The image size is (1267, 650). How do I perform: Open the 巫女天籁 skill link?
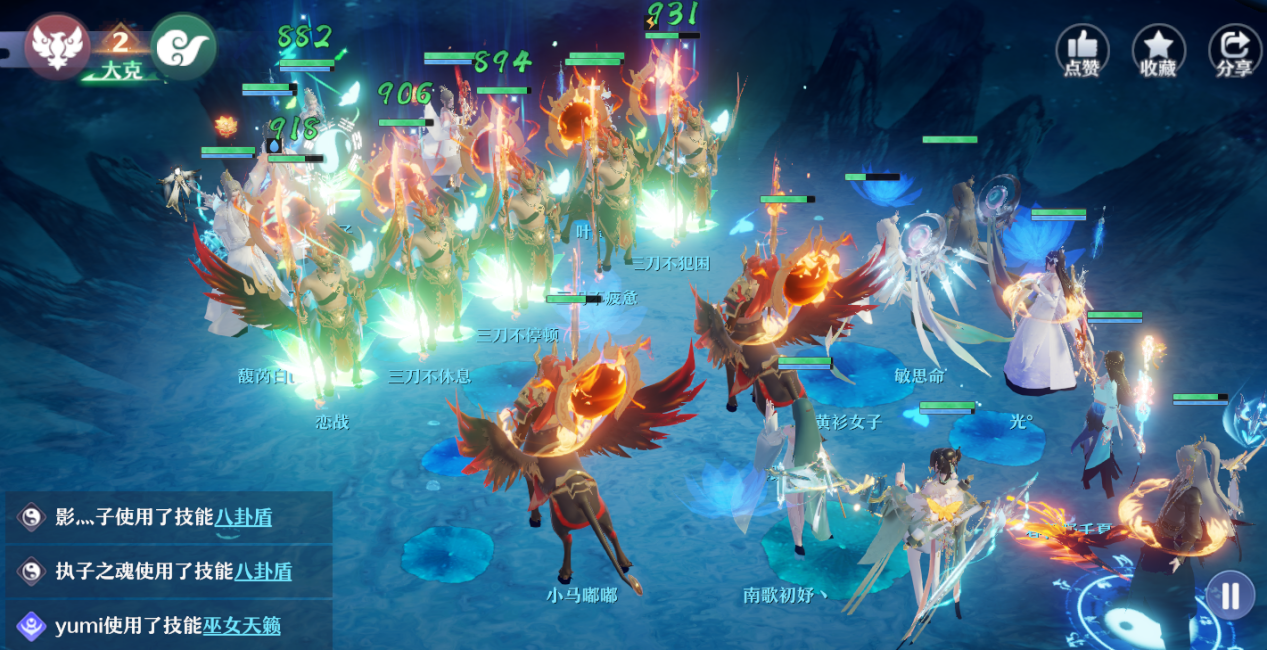pyautogui.click(x=242, y=626)
